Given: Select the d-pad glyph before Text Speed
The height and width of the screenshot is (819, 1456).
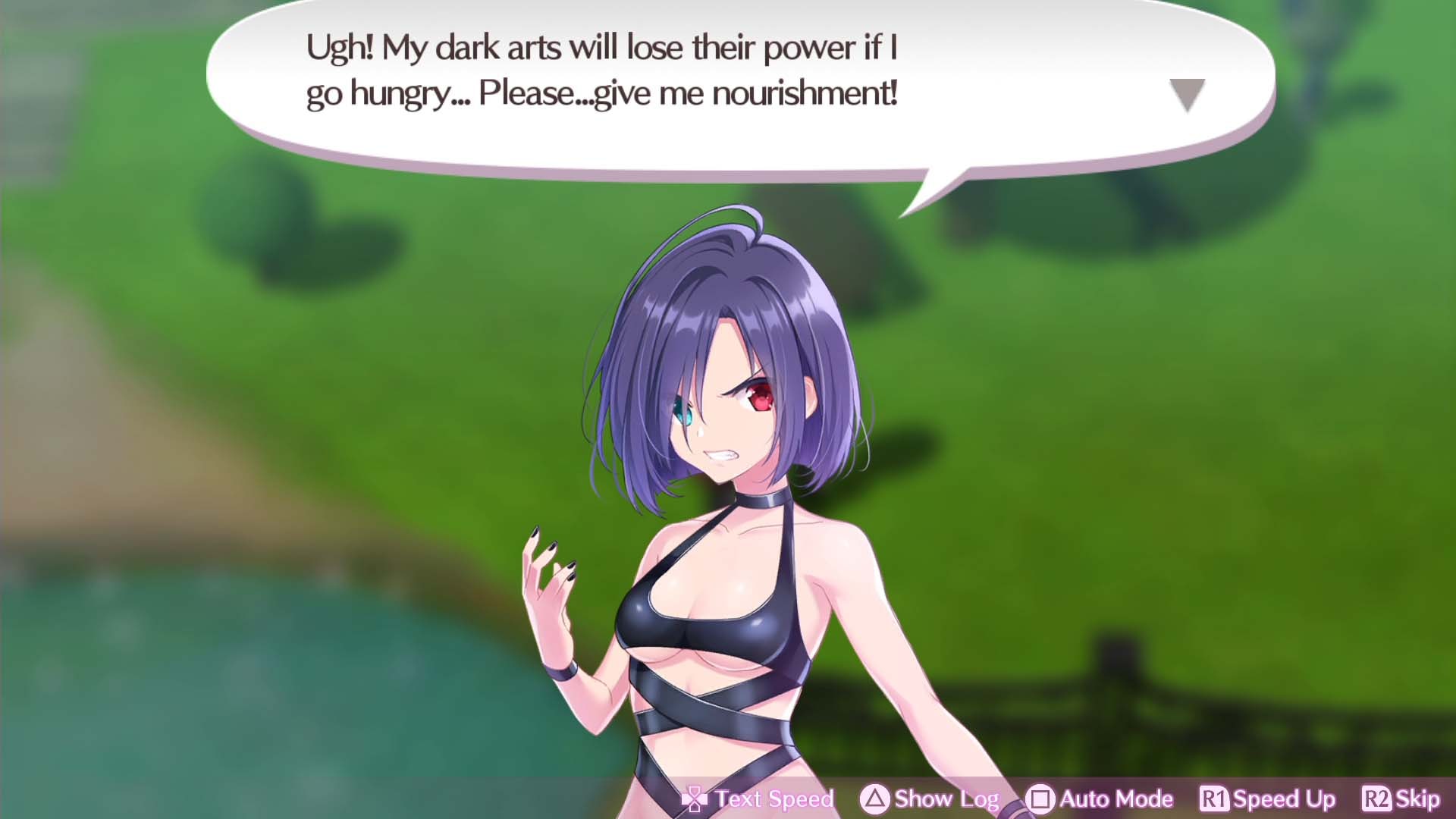Looking at the screenshot, I should click(x=695, y=799).
